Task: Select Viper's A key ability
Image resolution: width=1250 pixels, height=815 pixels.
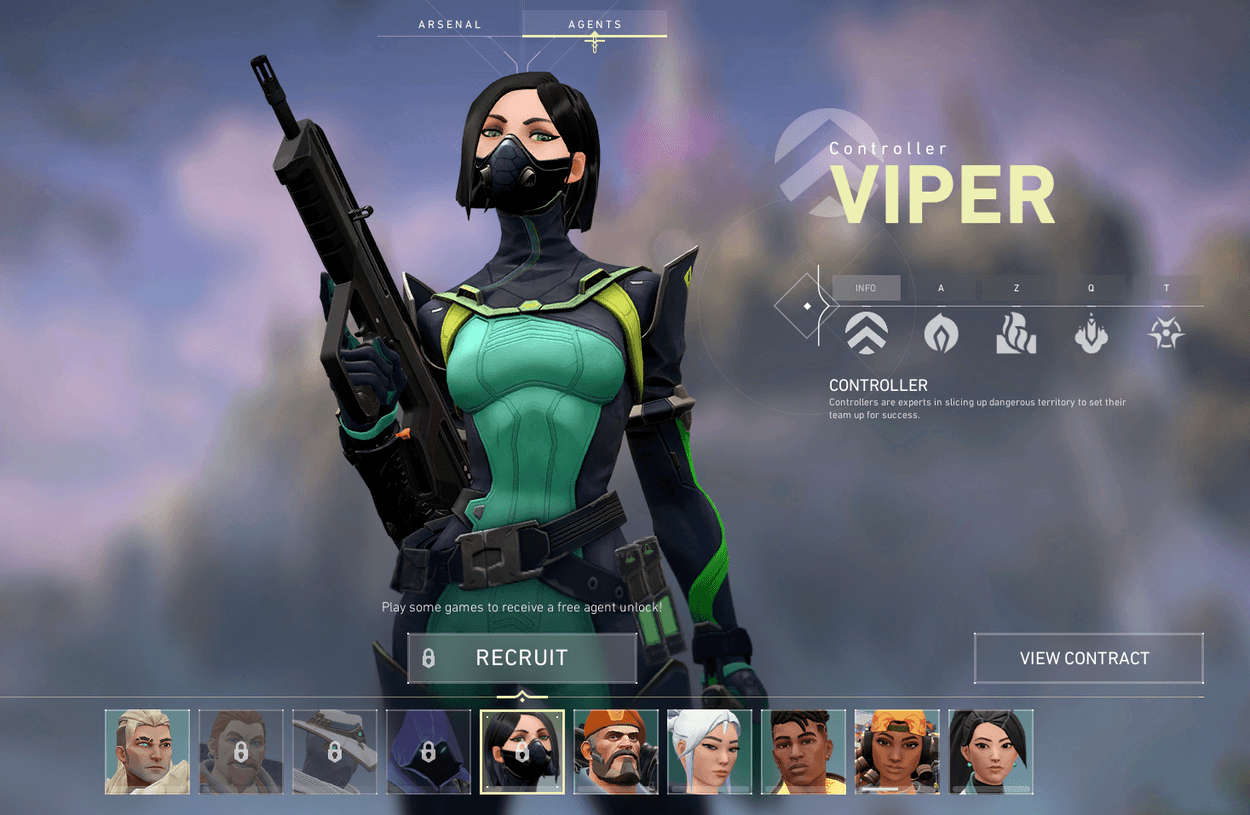Action: [941, 332]
